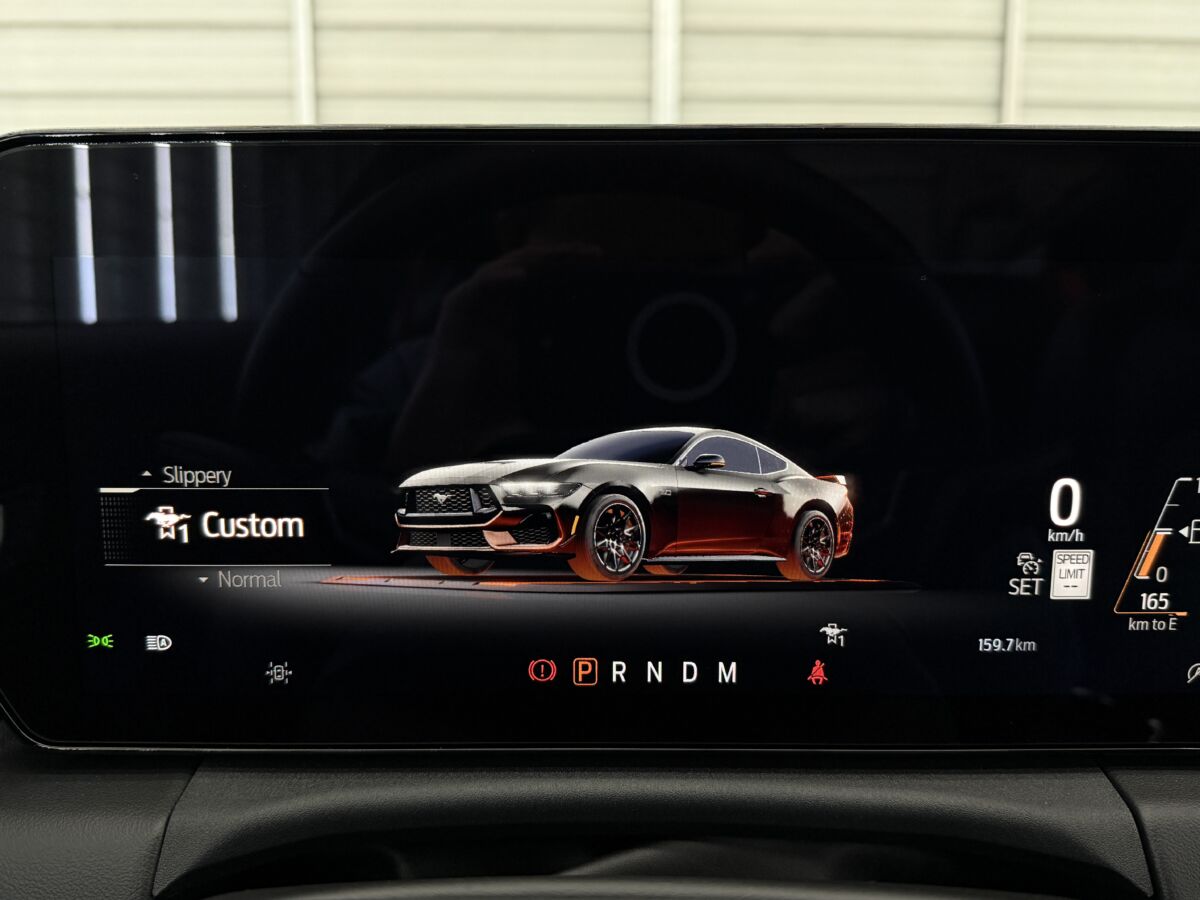The image size is (1200, 900).
Task: Click the red brake warning icon
Action: pyautogui.click(x=542, y=671)
